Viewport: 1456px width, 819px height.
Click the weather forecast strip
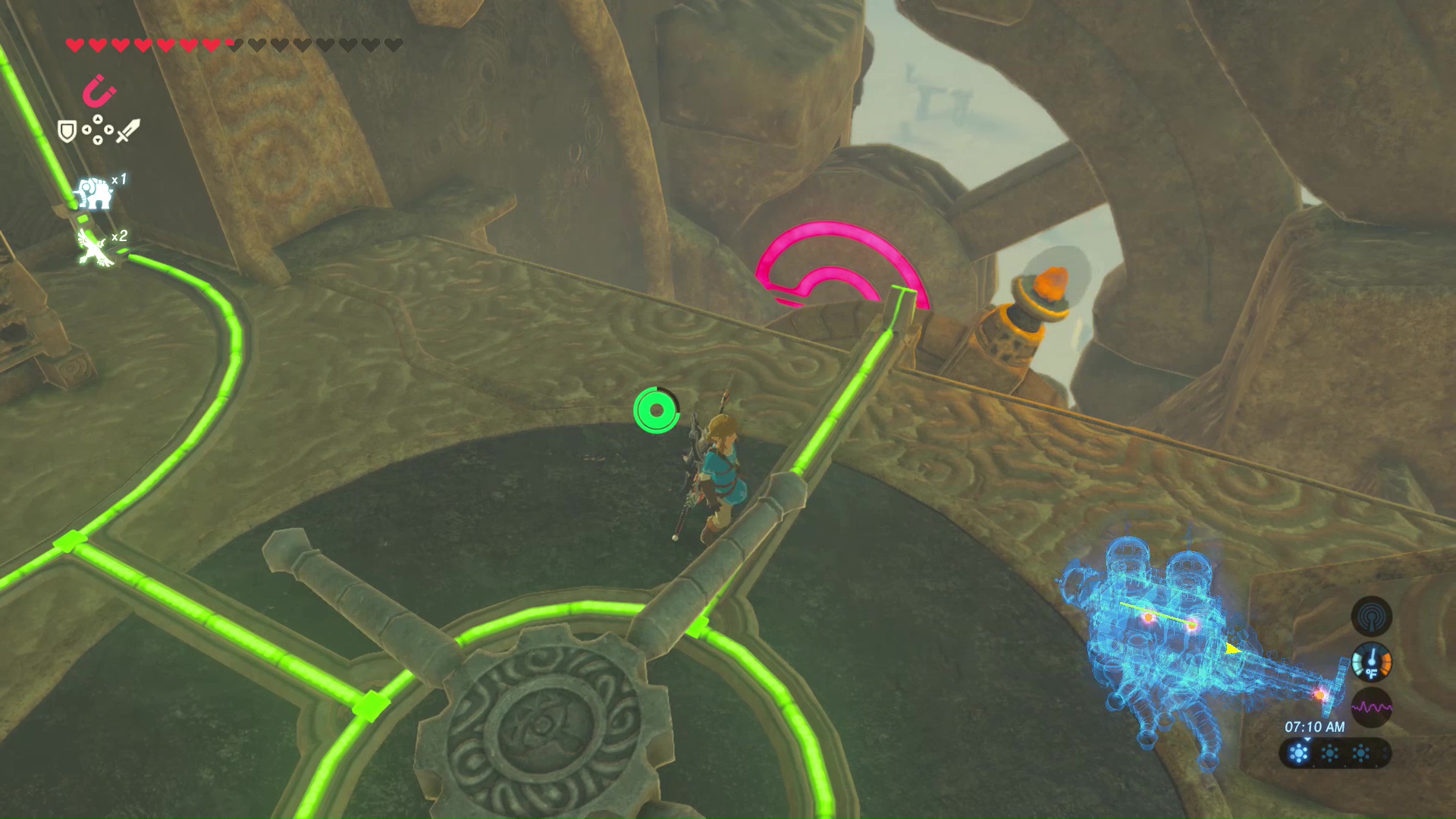pyautogui.click(x=1335, y=753)
